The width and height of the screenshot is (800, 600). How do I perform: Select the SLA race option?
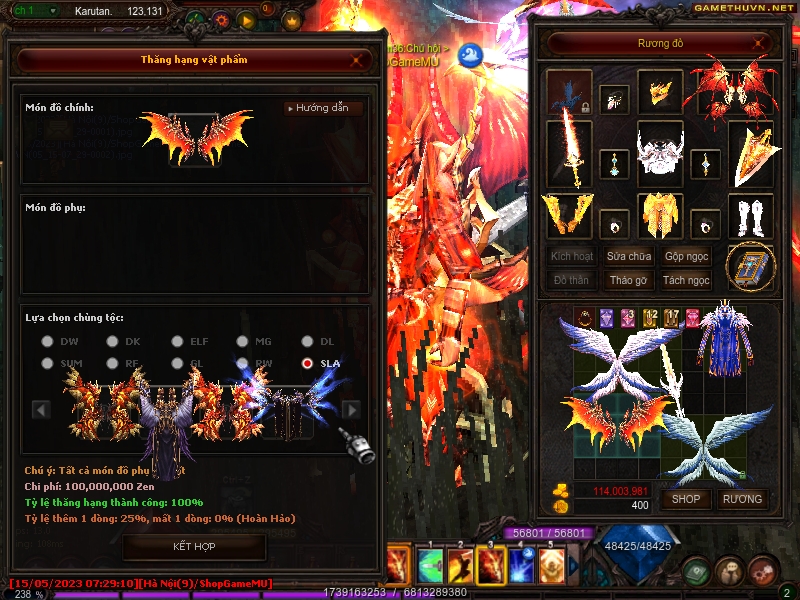coord(307,364)
